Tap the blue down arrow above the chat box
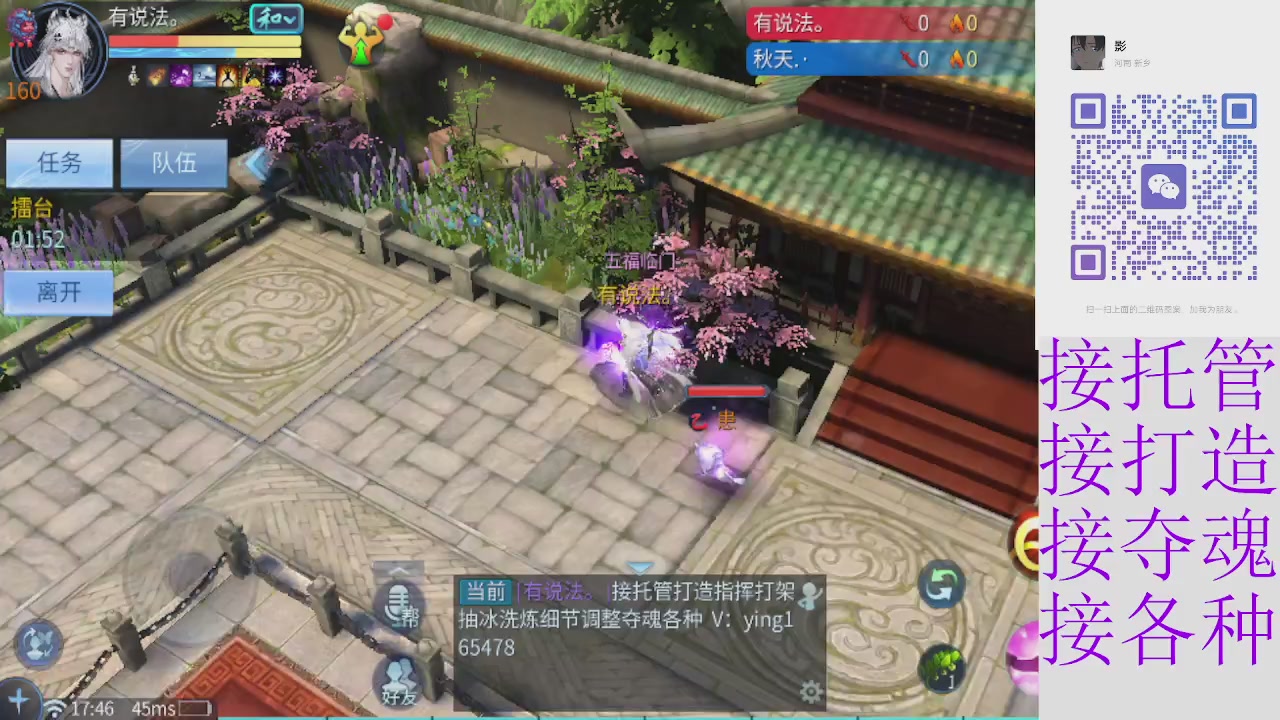Image resolution: width=1280 pixels, height=720 pixels. pos(640,567)
